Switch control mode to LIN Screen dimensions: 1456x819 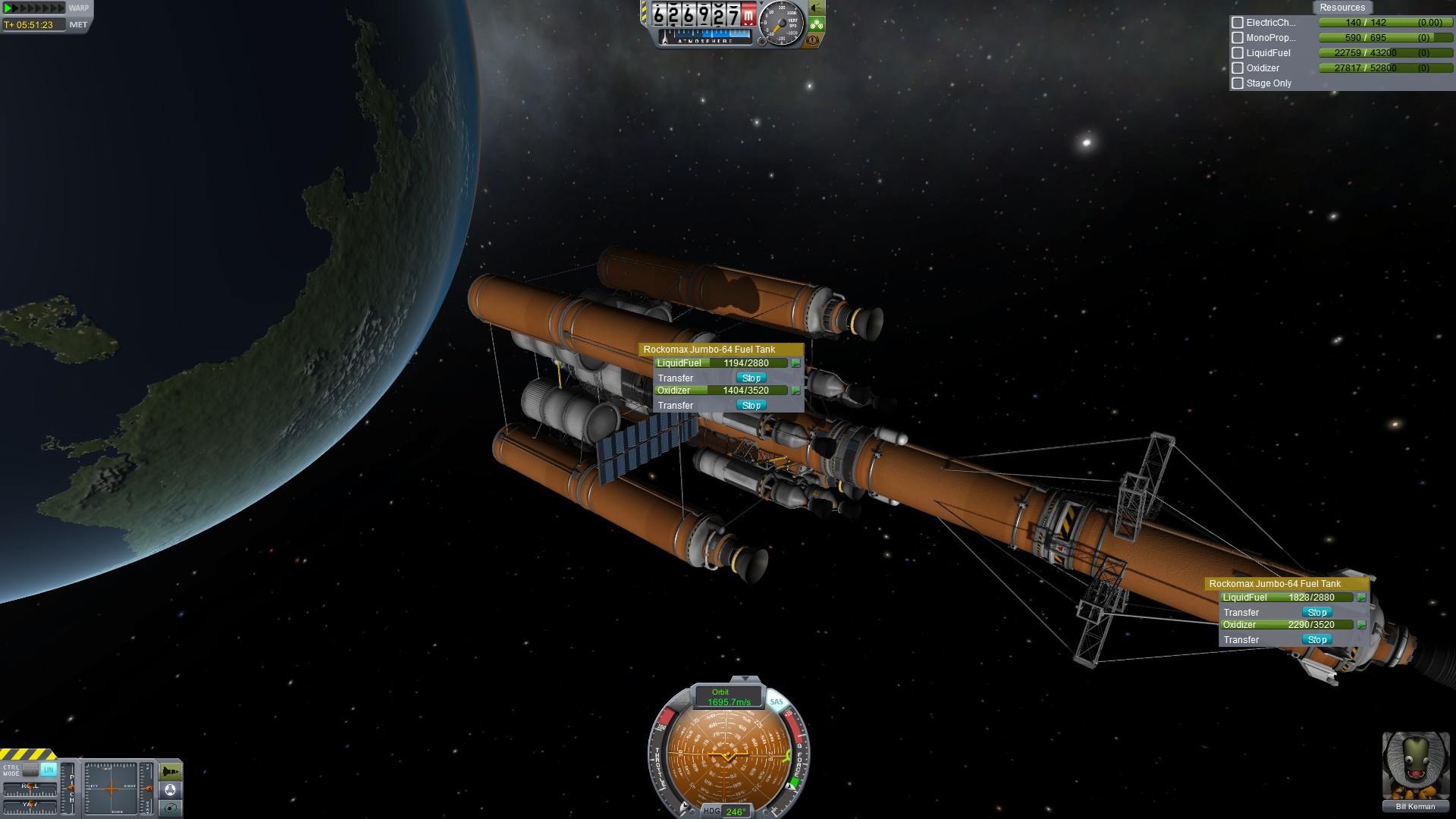(49, 770)
